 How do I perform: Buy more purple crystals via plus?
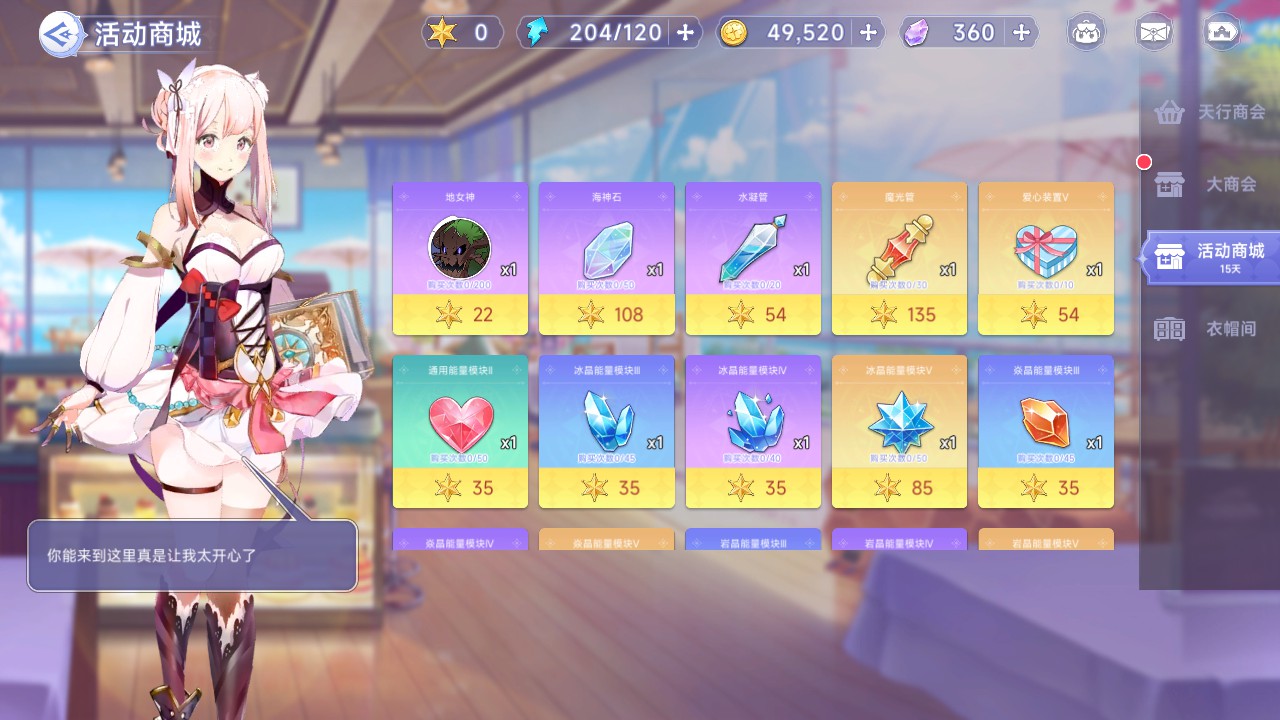1021,33
